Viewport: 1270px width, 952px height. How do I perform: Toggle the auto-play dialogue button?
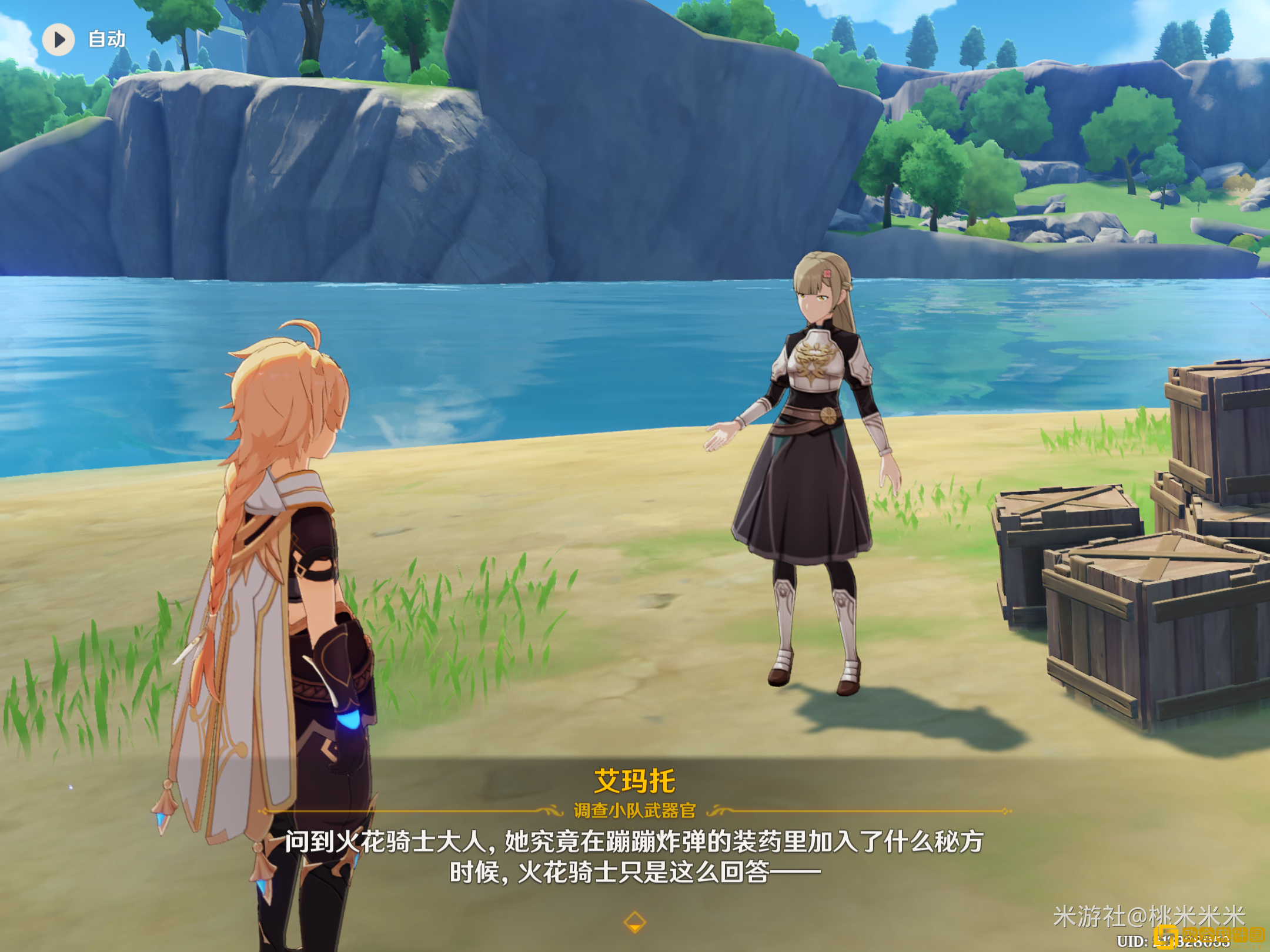point(59,39)
